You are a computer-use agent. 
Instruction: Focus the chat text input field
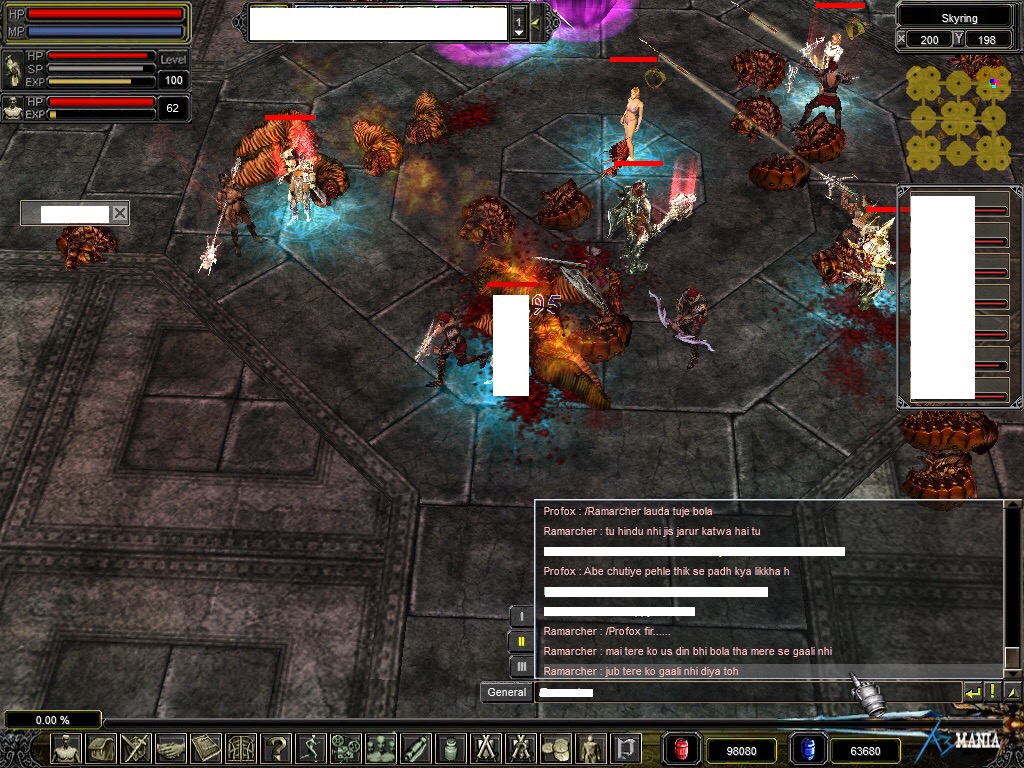tap(745, 692)
